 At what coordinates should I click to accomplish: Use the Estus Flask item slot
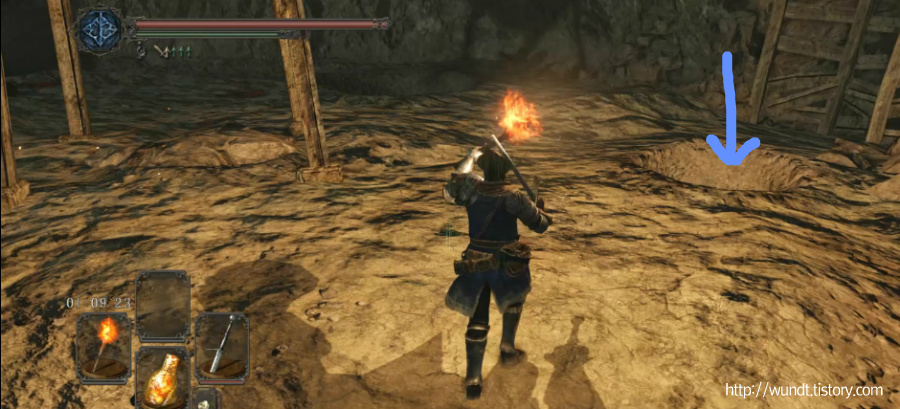tap(162, 378)
